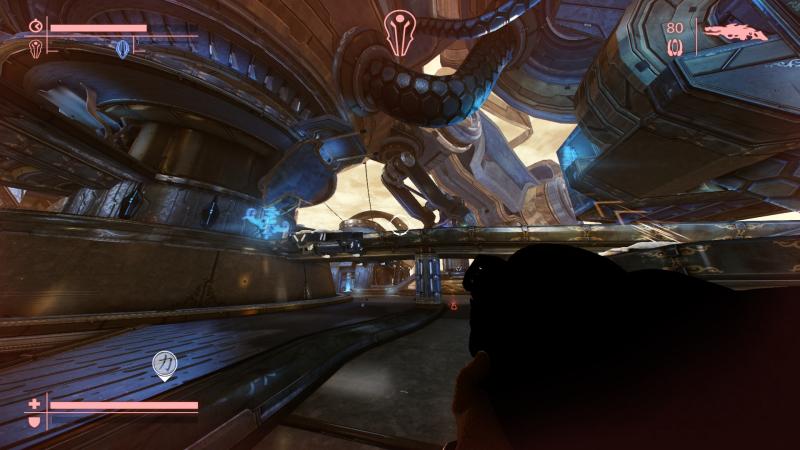This screenshot has width=800, height=450.
Task: Click the armor shield icon
Action: (x=35, y=422)
